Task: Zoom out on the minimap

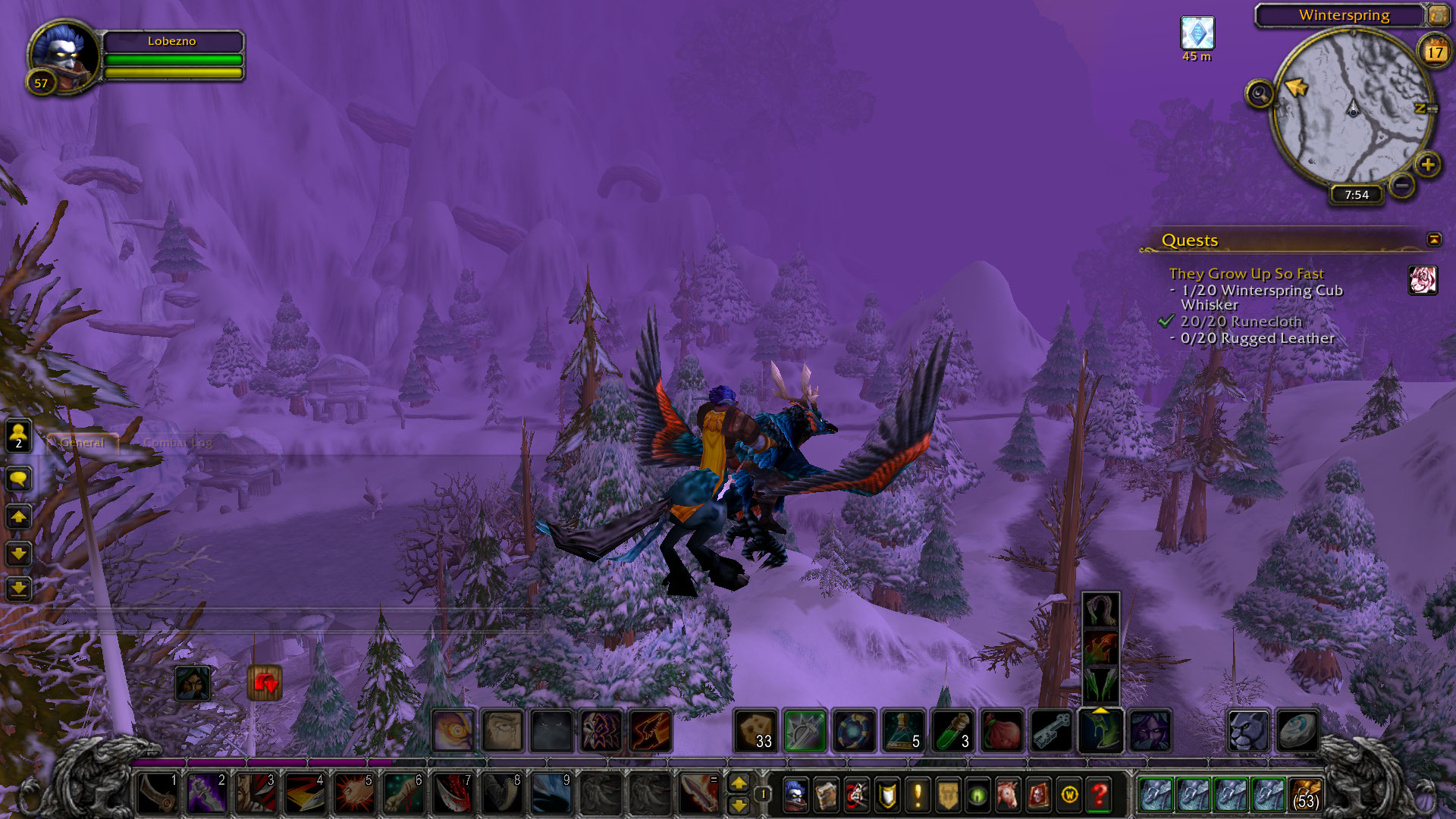Action: tap(1402, 184)
